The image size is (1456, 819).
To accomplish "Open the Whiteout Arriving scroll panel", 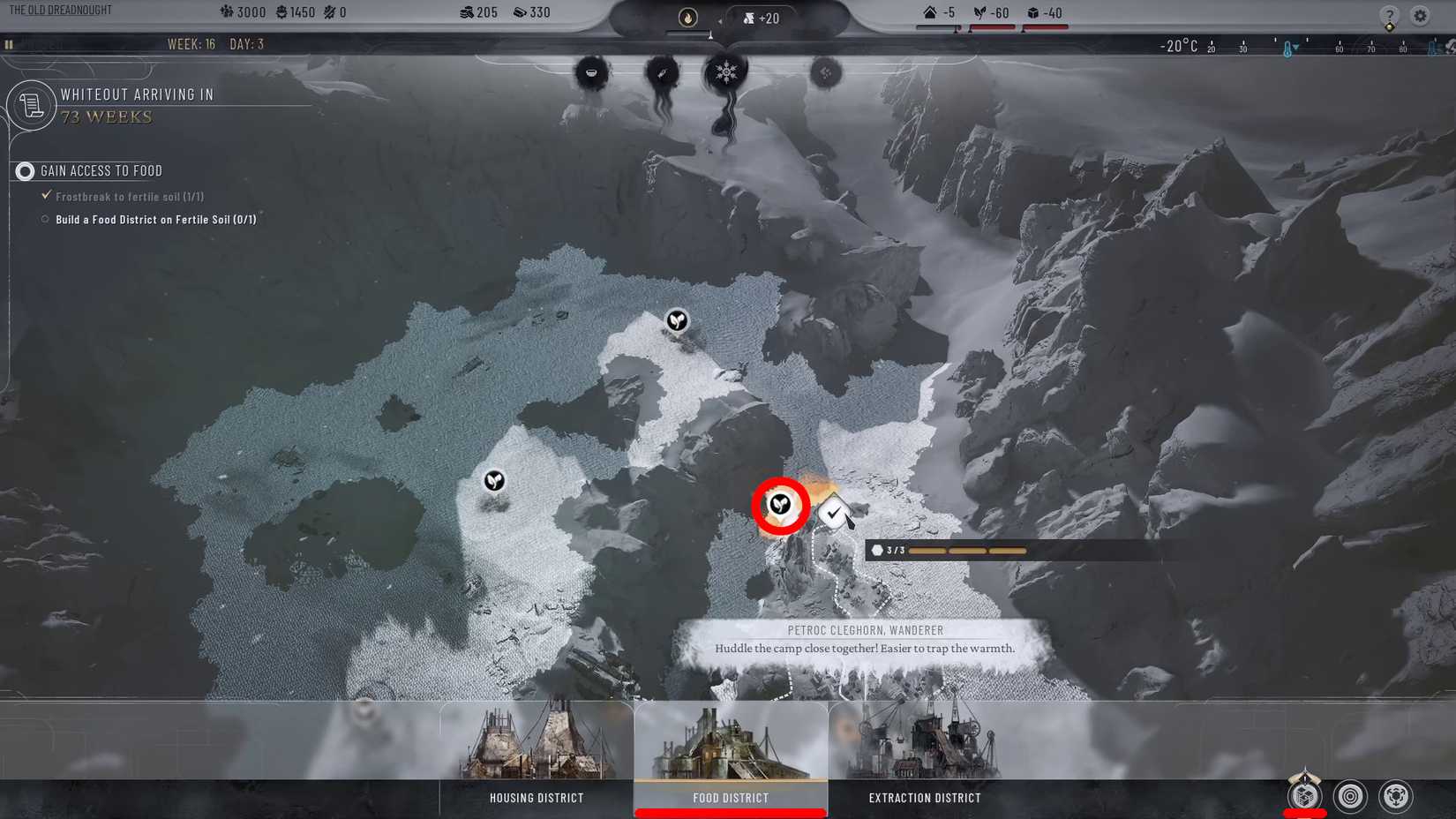I will point(32,105).
